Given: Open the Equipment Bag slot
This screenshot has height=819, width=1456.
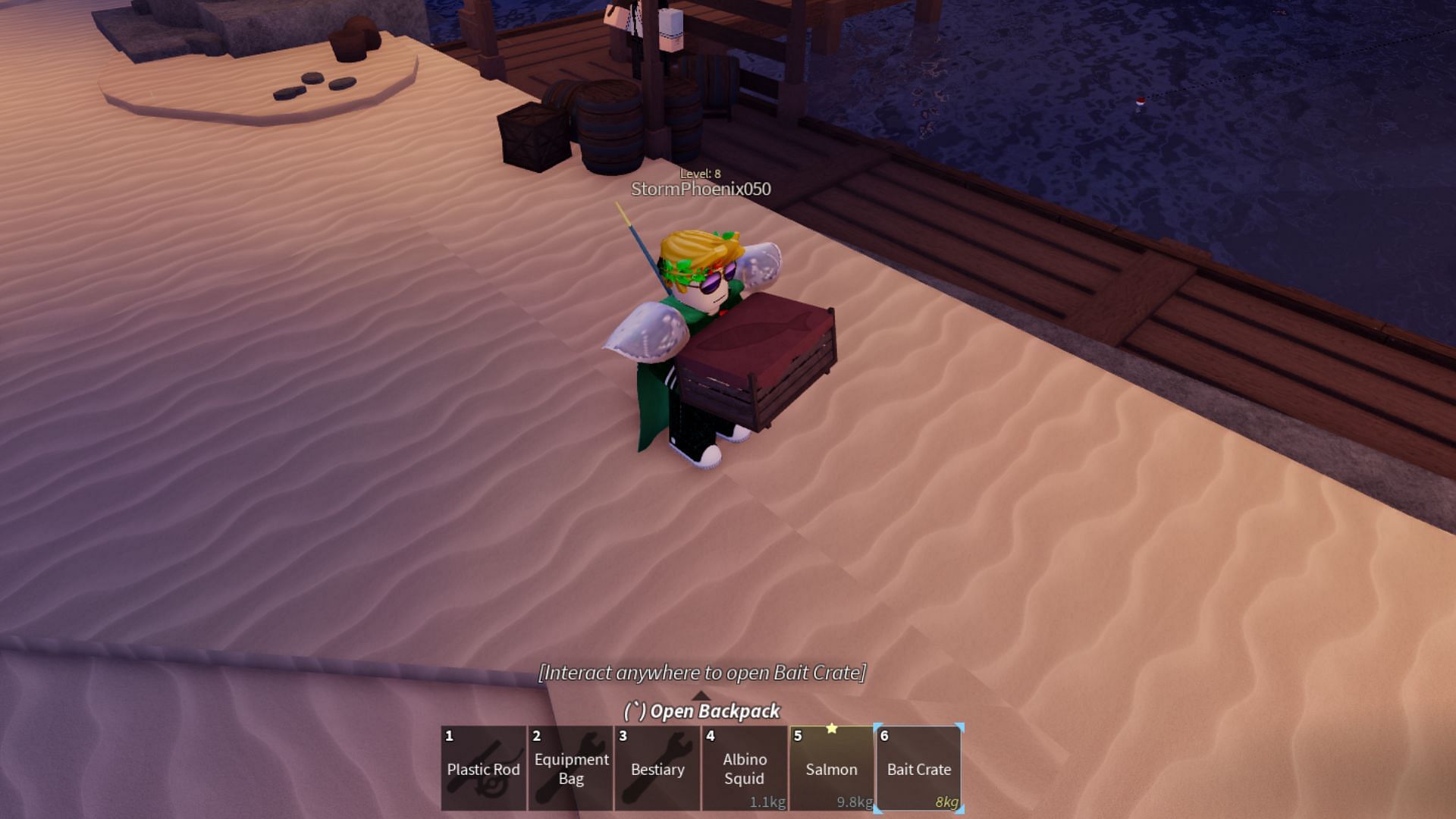Looking at the screenshot, I should click(x=571, y=768).
